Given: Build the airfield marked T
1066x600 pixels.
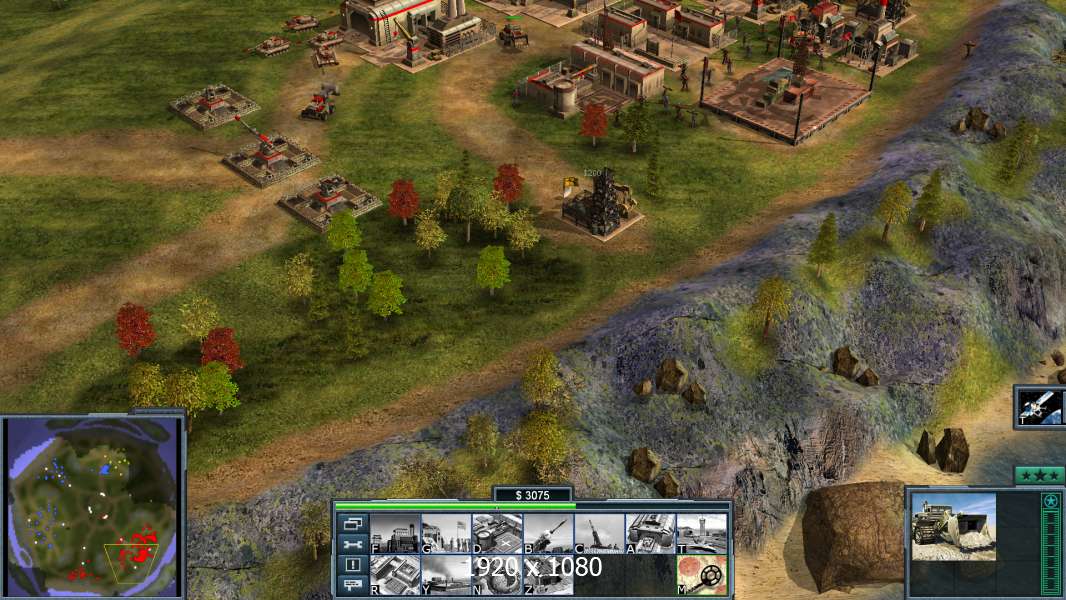Looking at the screenshot, I should point(701,533).
